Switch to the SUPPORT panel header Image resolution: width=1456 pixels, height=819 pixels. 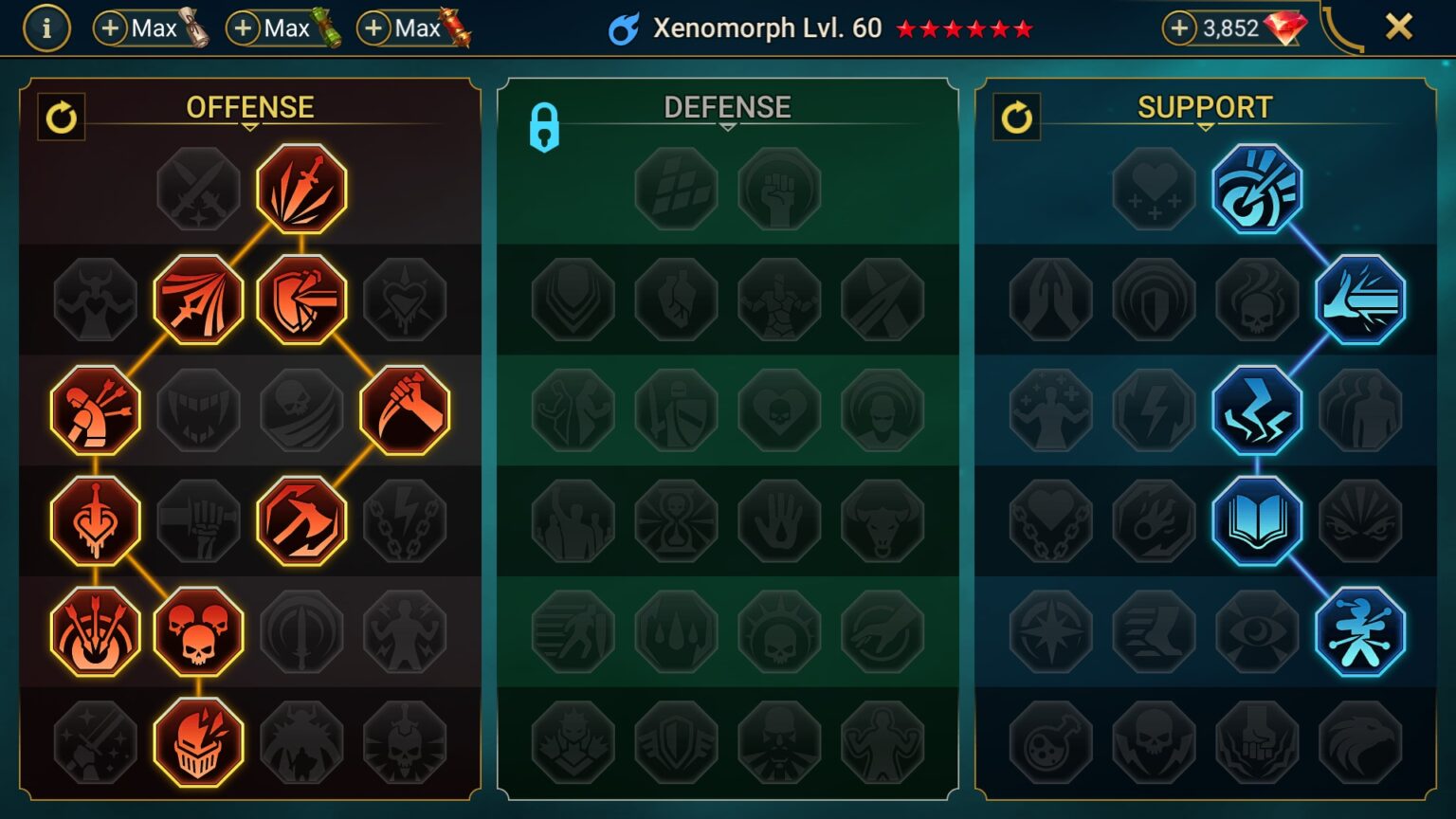coord(1205,106)
